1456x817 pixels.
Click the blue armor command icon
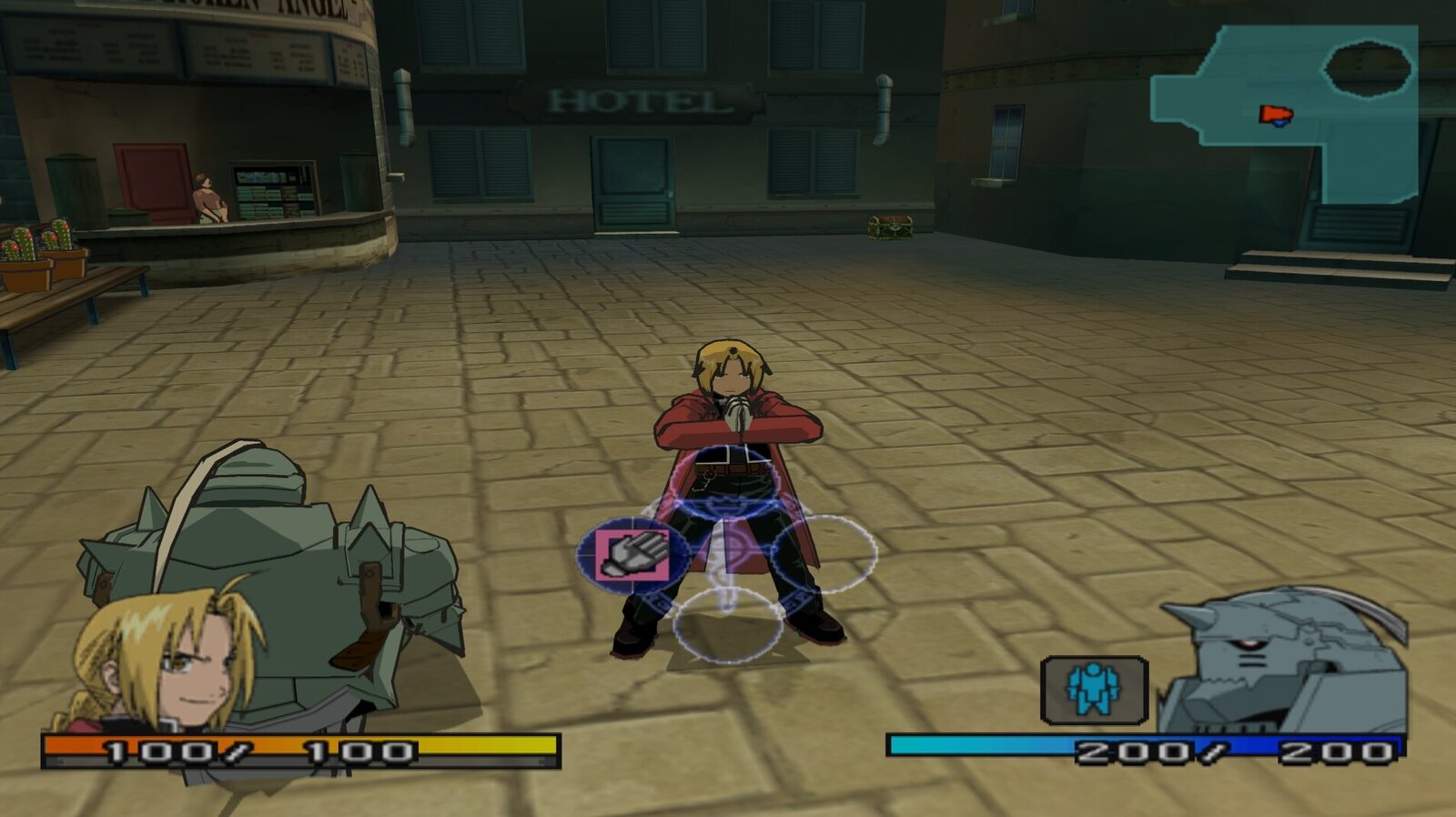coord(1093,689)
